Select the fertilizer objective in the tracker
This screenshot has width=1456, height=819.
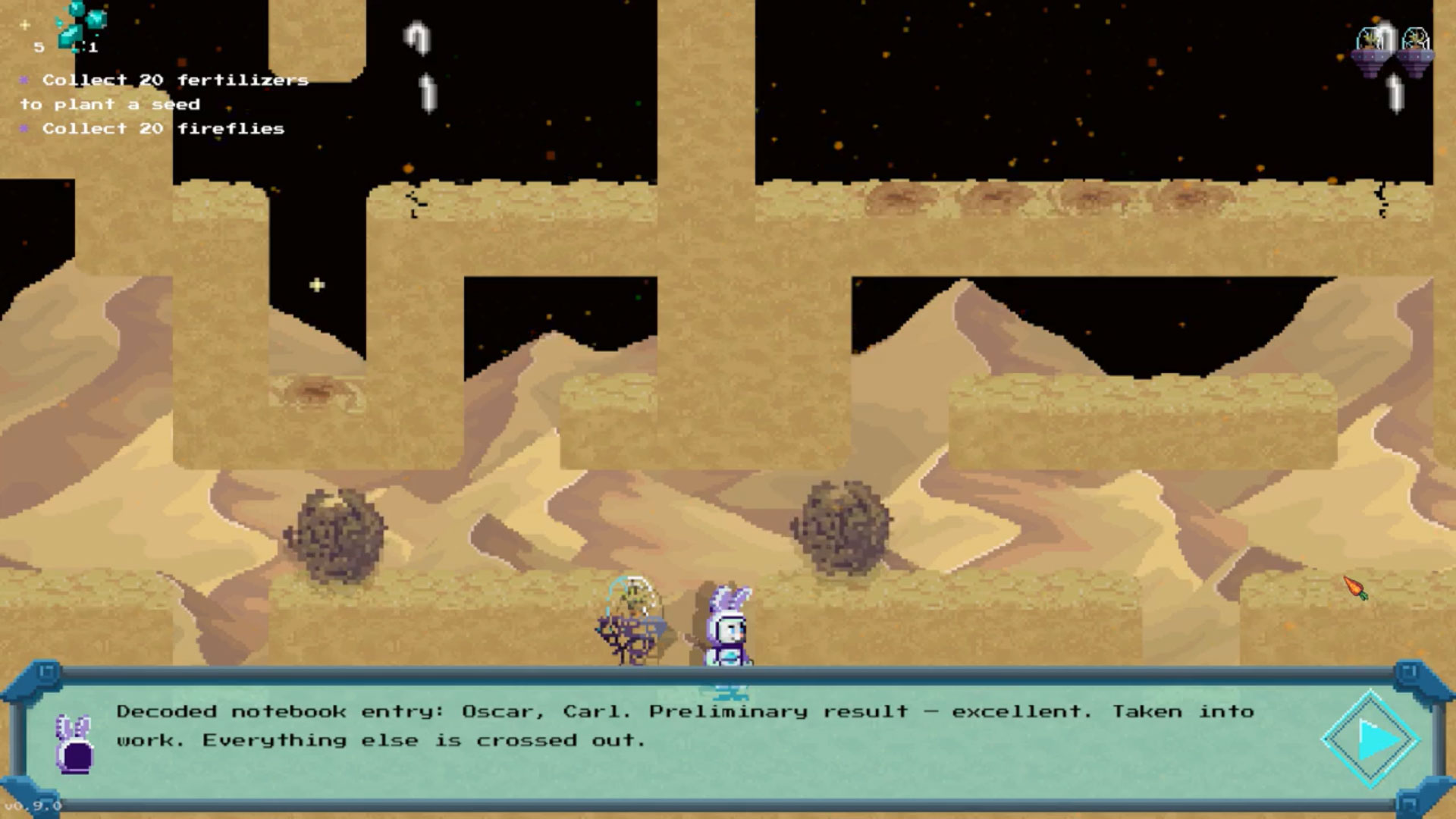click(165, 92)
